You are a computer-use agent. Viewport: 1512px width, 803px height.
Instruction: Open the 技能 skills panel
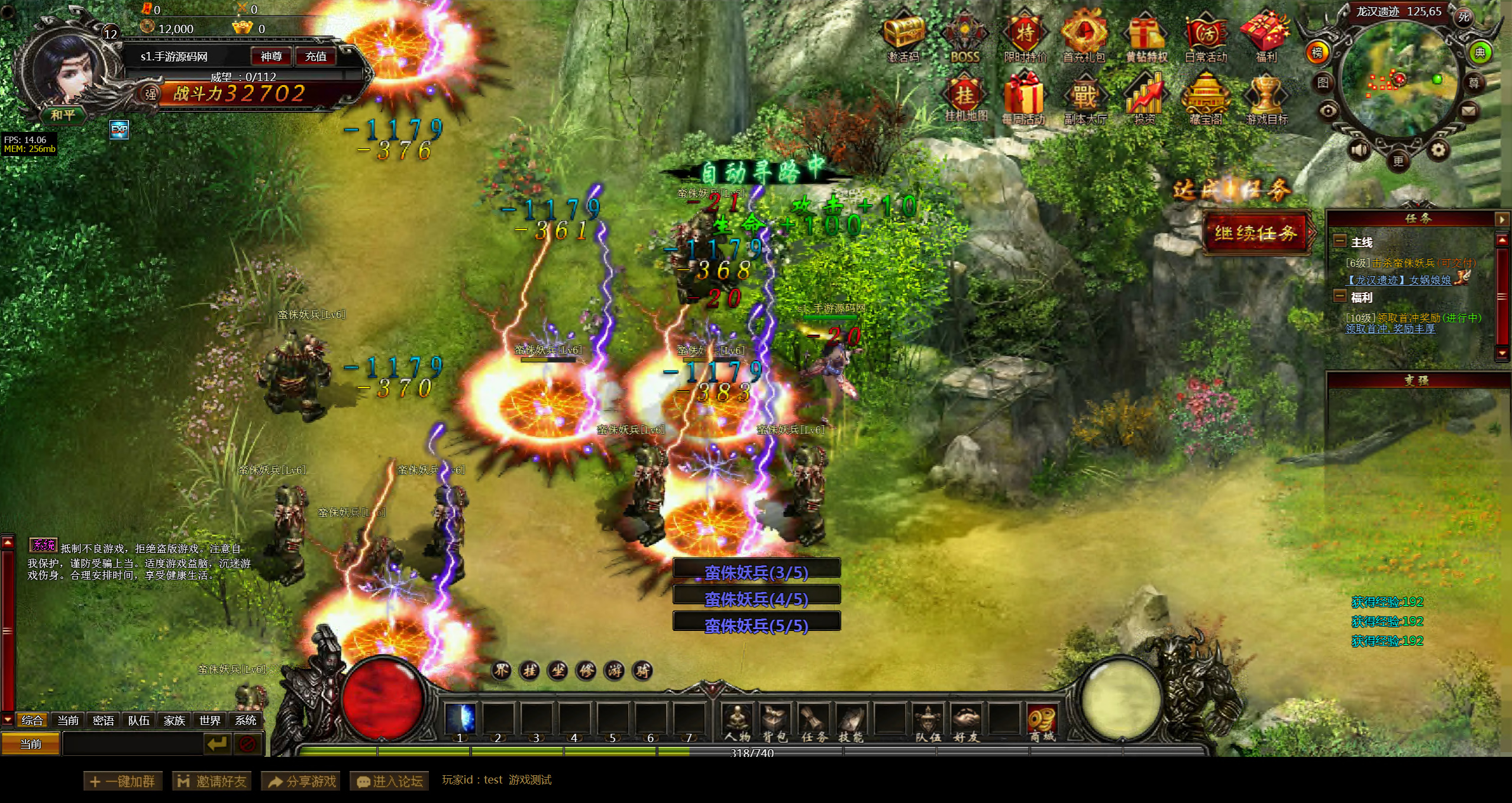851,723
